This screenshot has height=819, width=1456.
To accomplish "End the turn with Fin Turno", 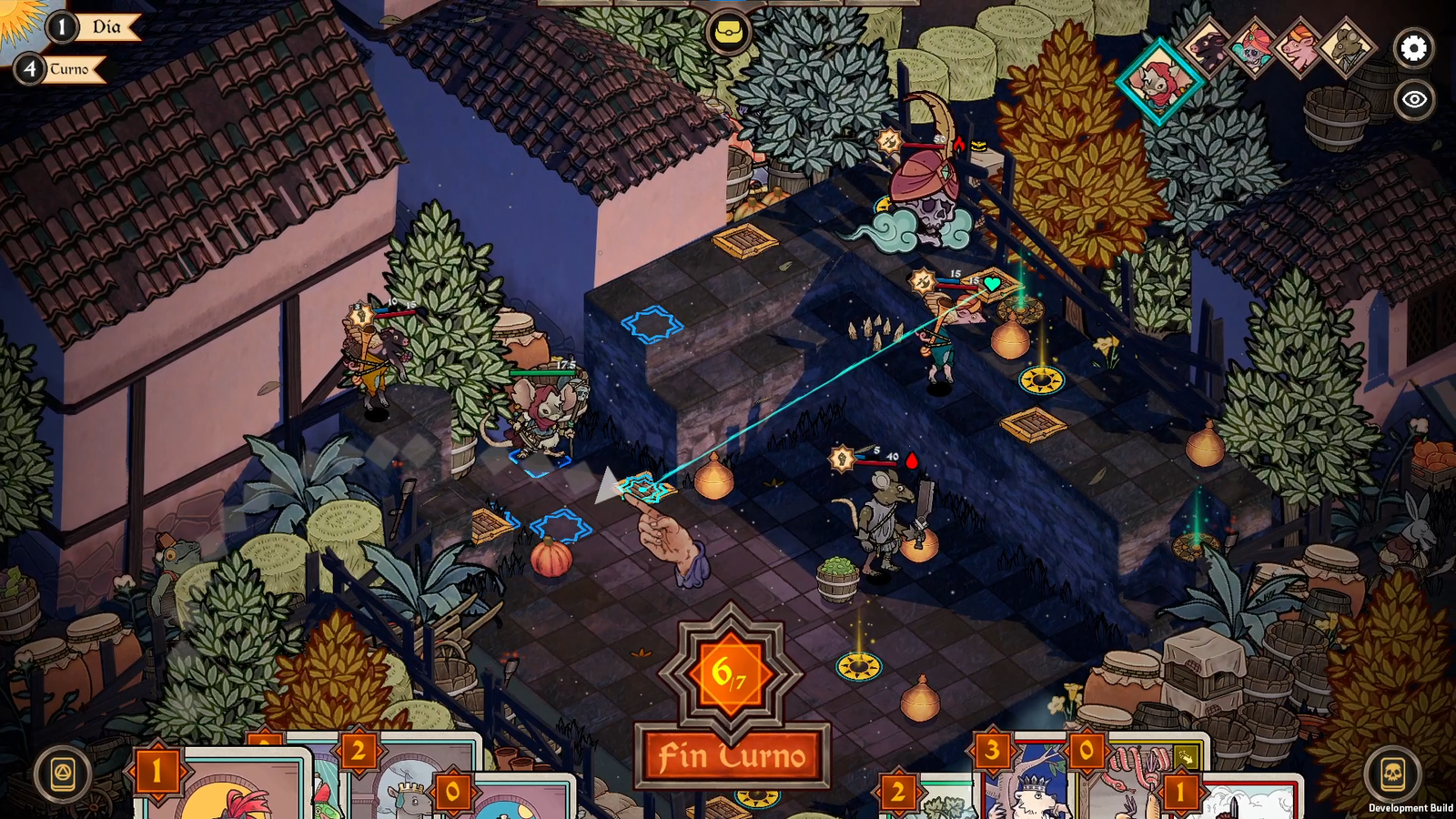I will pos(733,755).
